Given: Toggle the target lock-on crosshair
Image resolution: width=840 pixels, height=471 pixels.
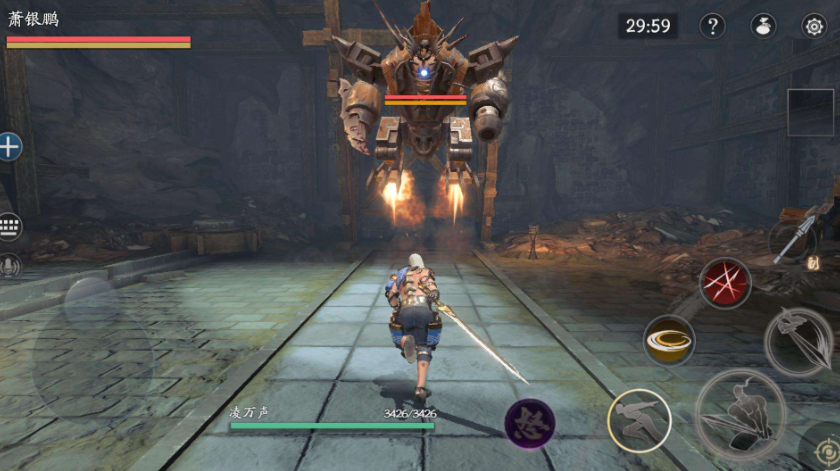Looking at the screenshot, I should pos(824,449).
